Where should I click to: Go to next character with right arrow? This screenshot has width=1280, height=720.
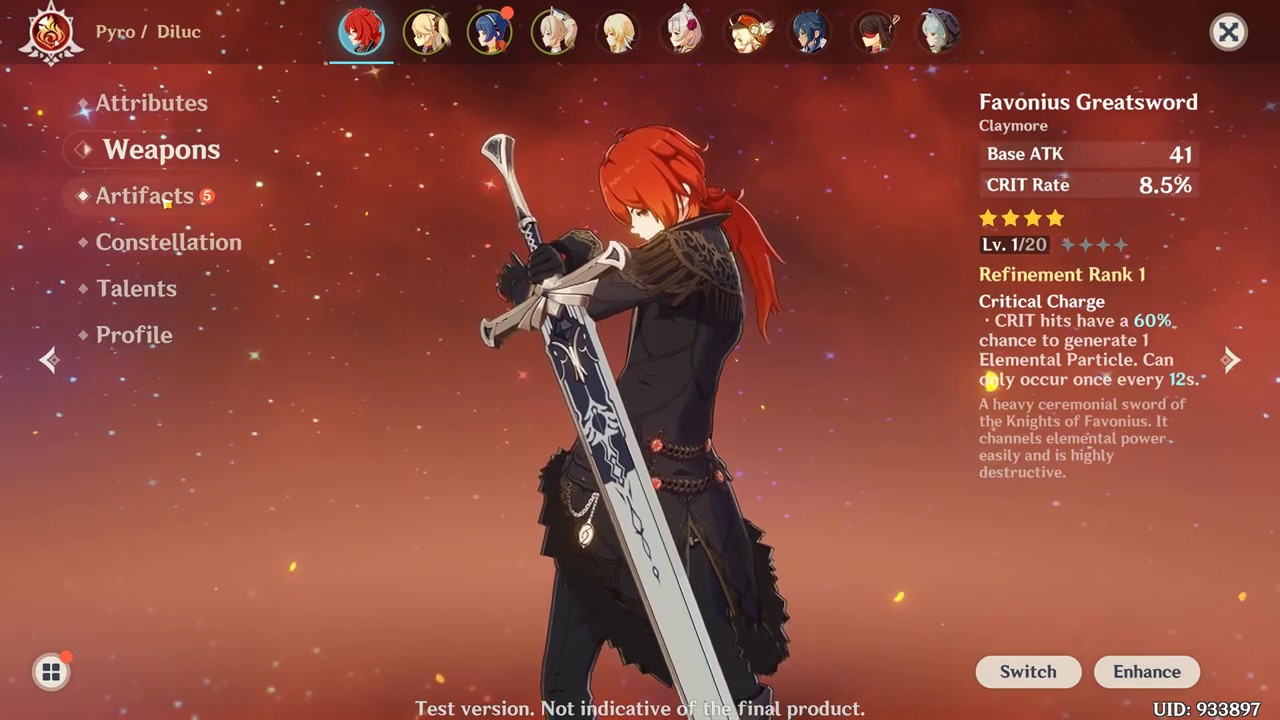point(1231,360)
